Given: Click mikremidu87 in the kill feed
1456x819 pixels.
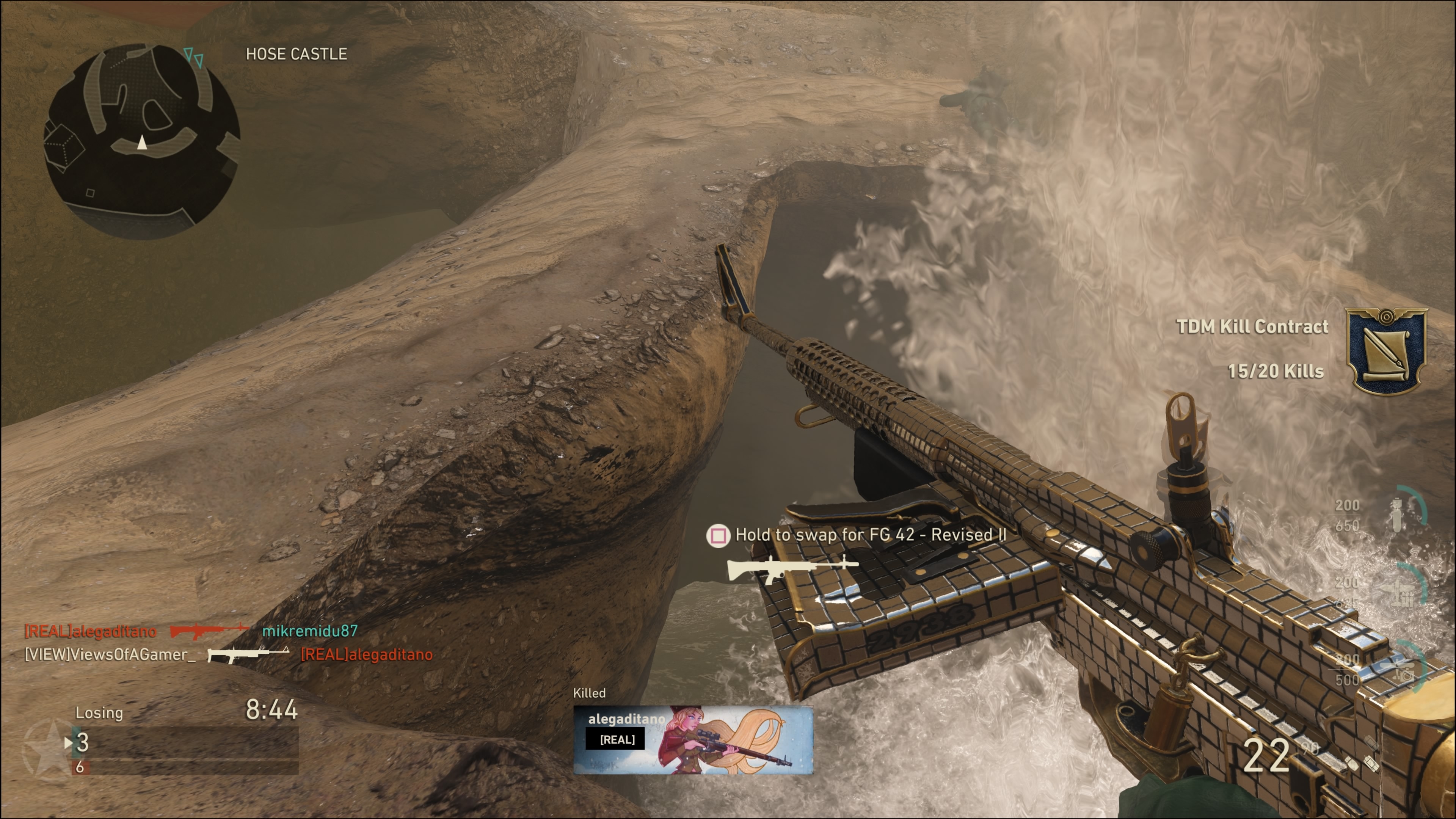Looking at the screenshot, I should click(310, 631).
